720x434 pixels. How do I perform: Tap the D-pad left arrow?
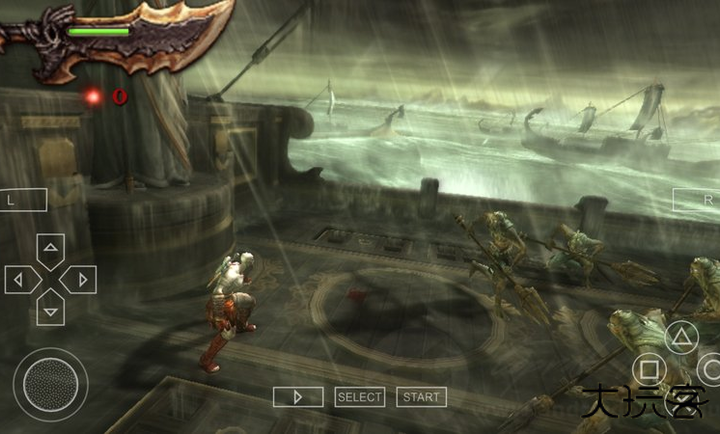tap(20, 279)
